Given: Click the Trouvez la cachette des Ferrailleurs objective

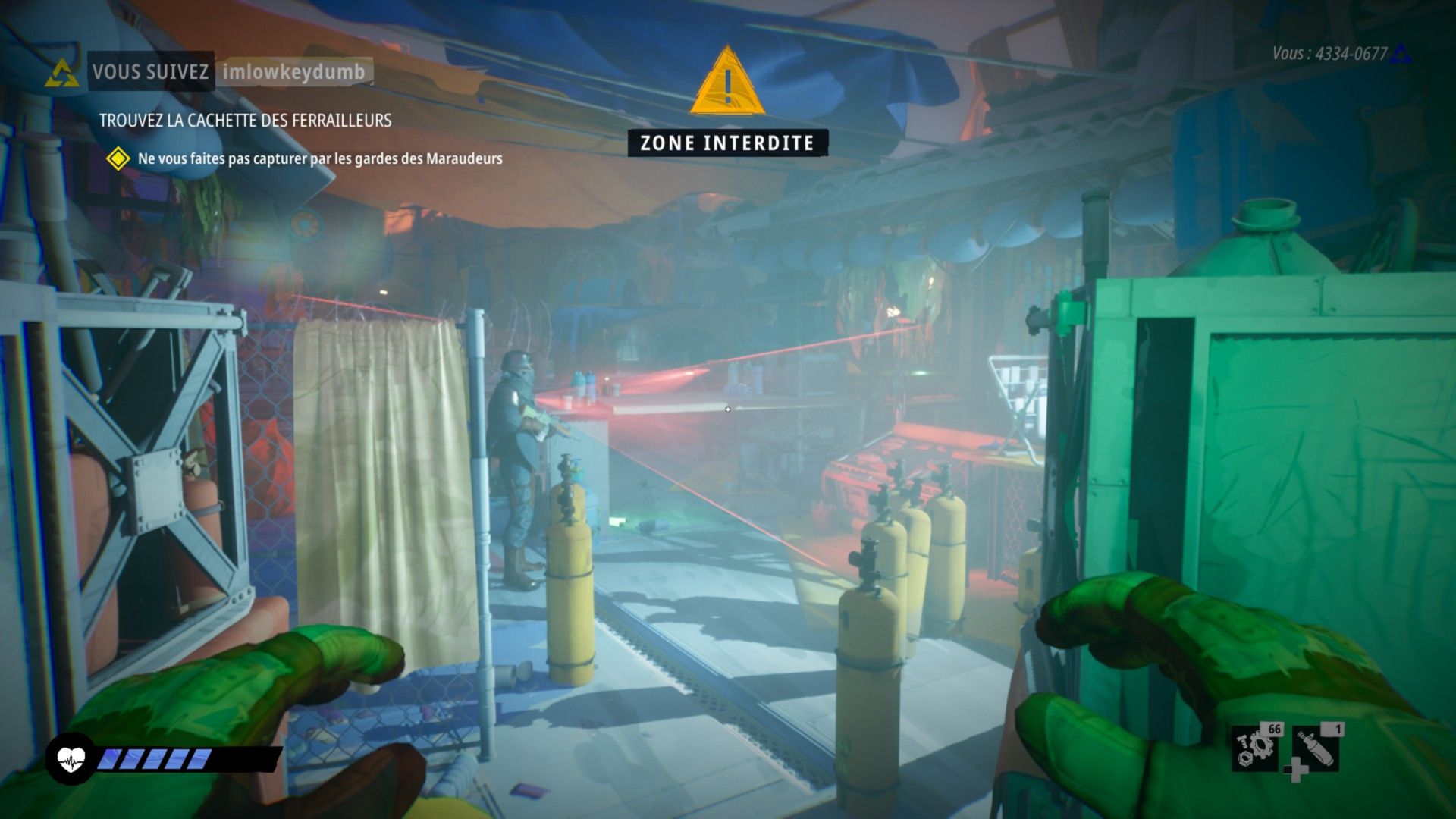Looking at the screenshot, I should click(x=245, y=121).
